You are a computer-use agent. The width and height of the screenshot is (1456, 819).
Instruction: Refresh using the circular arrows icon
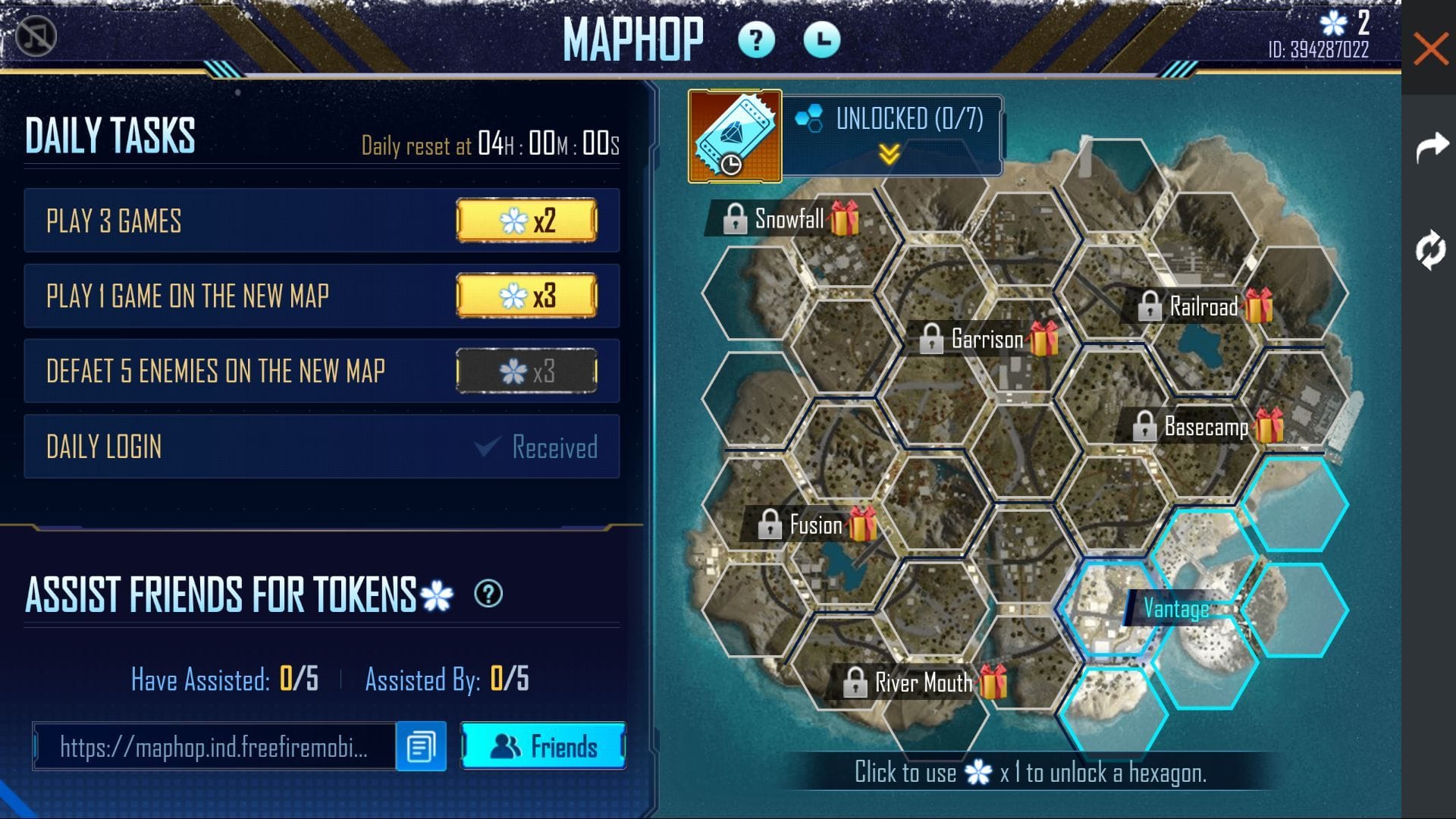[1430, 249]
